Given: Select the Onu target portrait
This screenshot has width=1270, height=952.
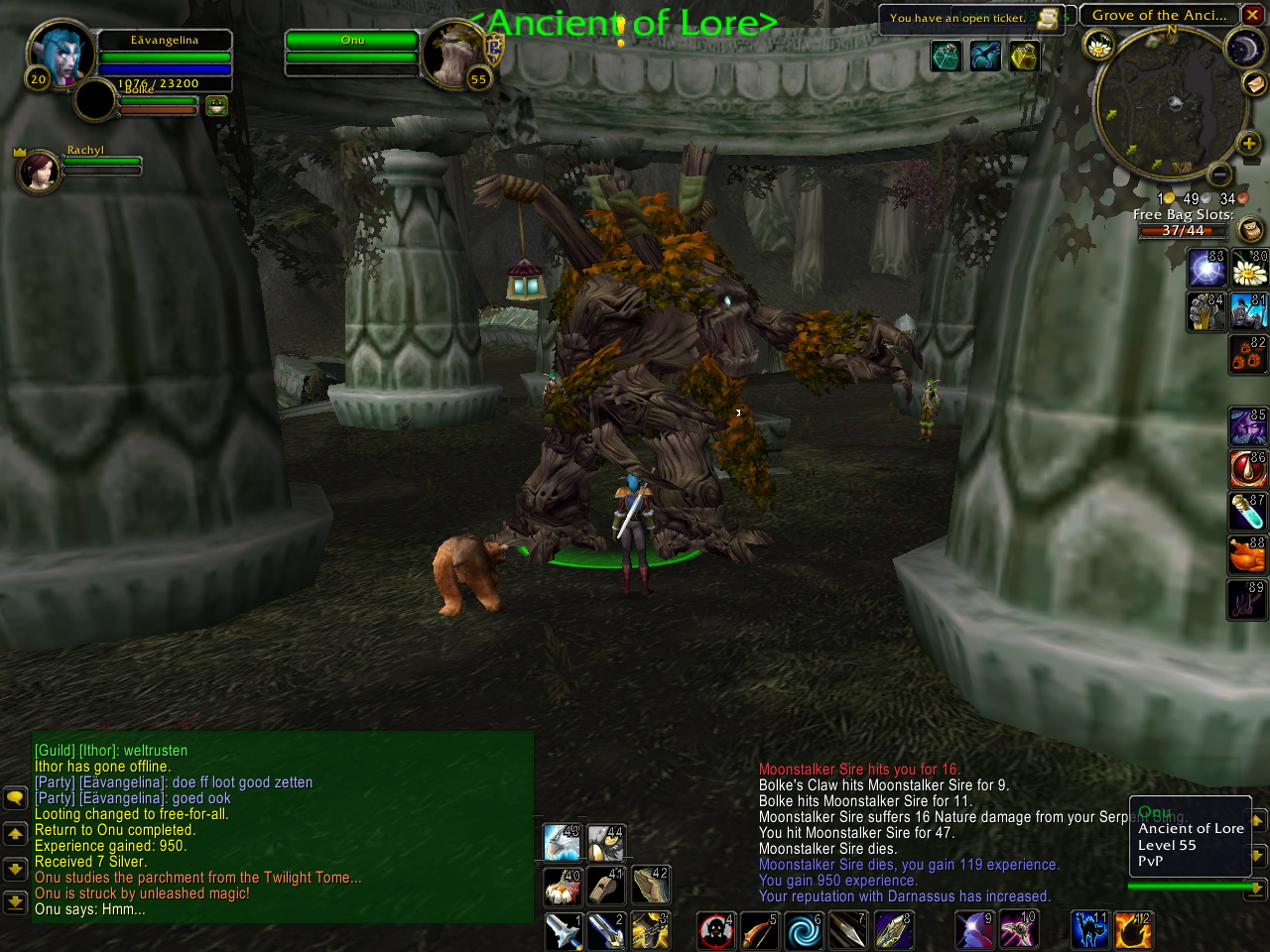Looking at the screenshot, I should [x=452, y=54].
